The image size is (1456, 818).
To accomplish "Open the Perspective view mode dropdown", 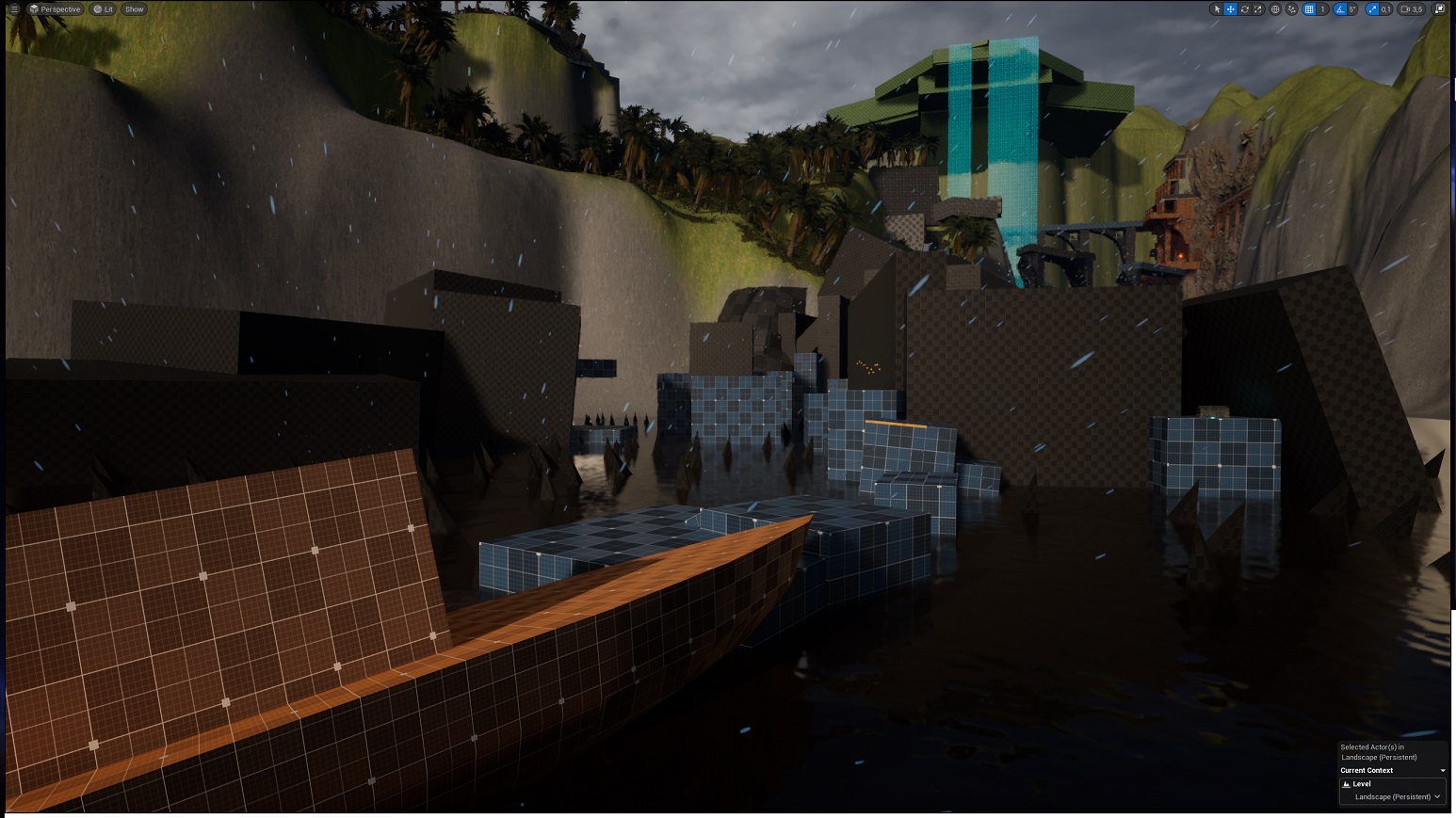I will tap(55, 9).
